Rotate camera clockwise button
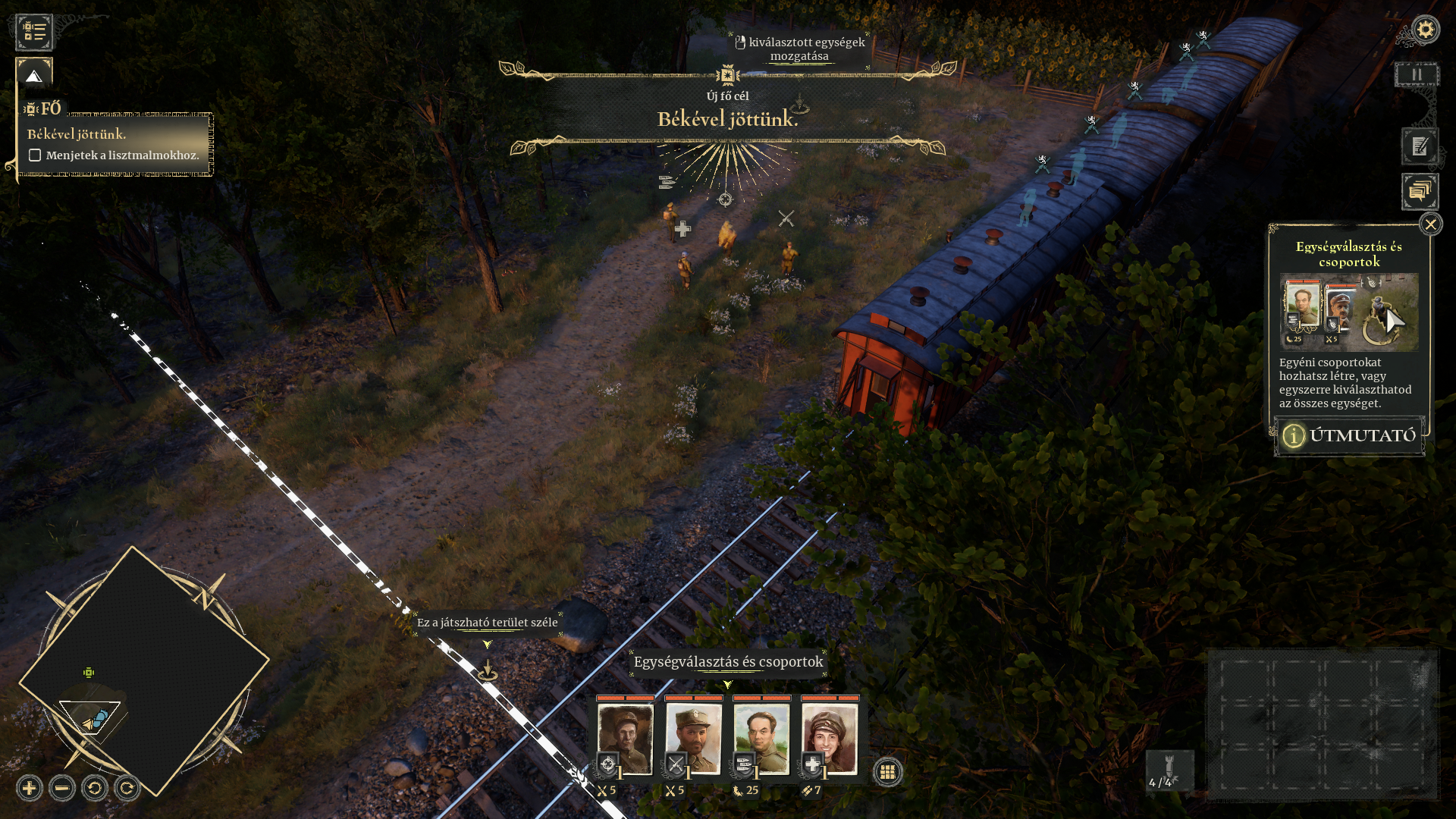The image size is (1456, 819). click(x=127, y=789)
